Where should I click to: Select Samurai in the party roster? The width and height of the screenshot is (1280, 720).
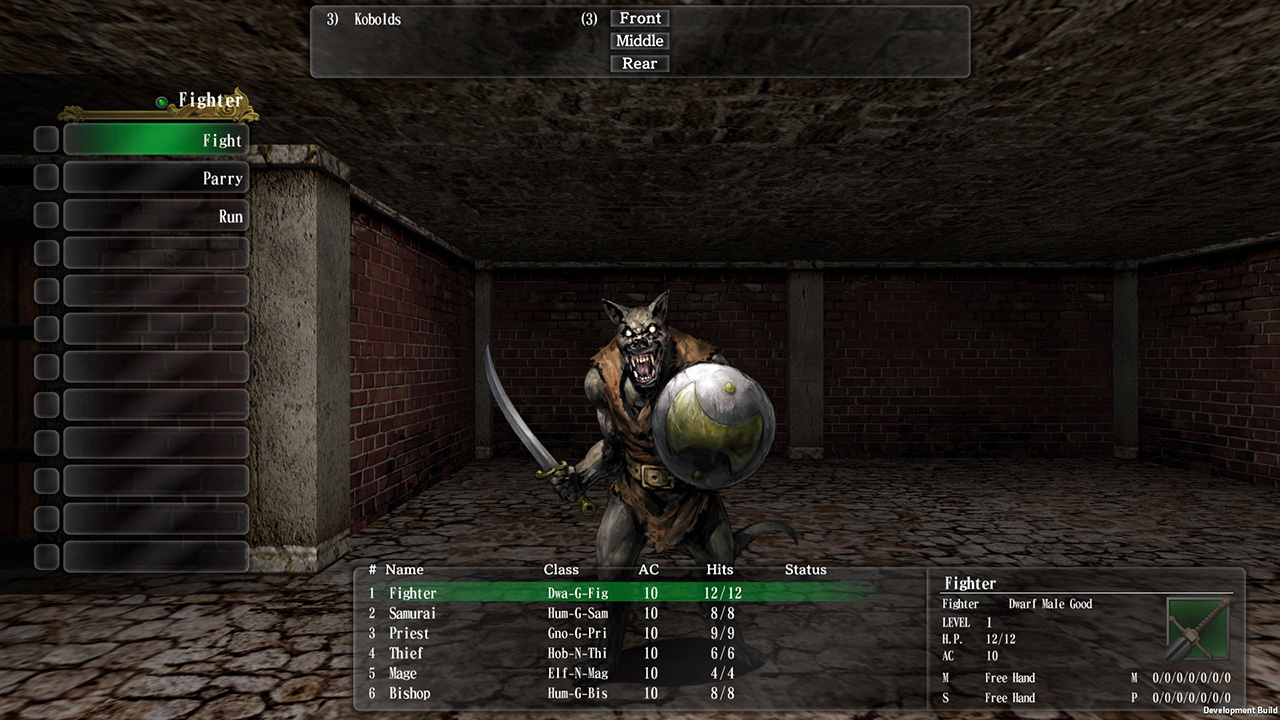coord(413,613)
